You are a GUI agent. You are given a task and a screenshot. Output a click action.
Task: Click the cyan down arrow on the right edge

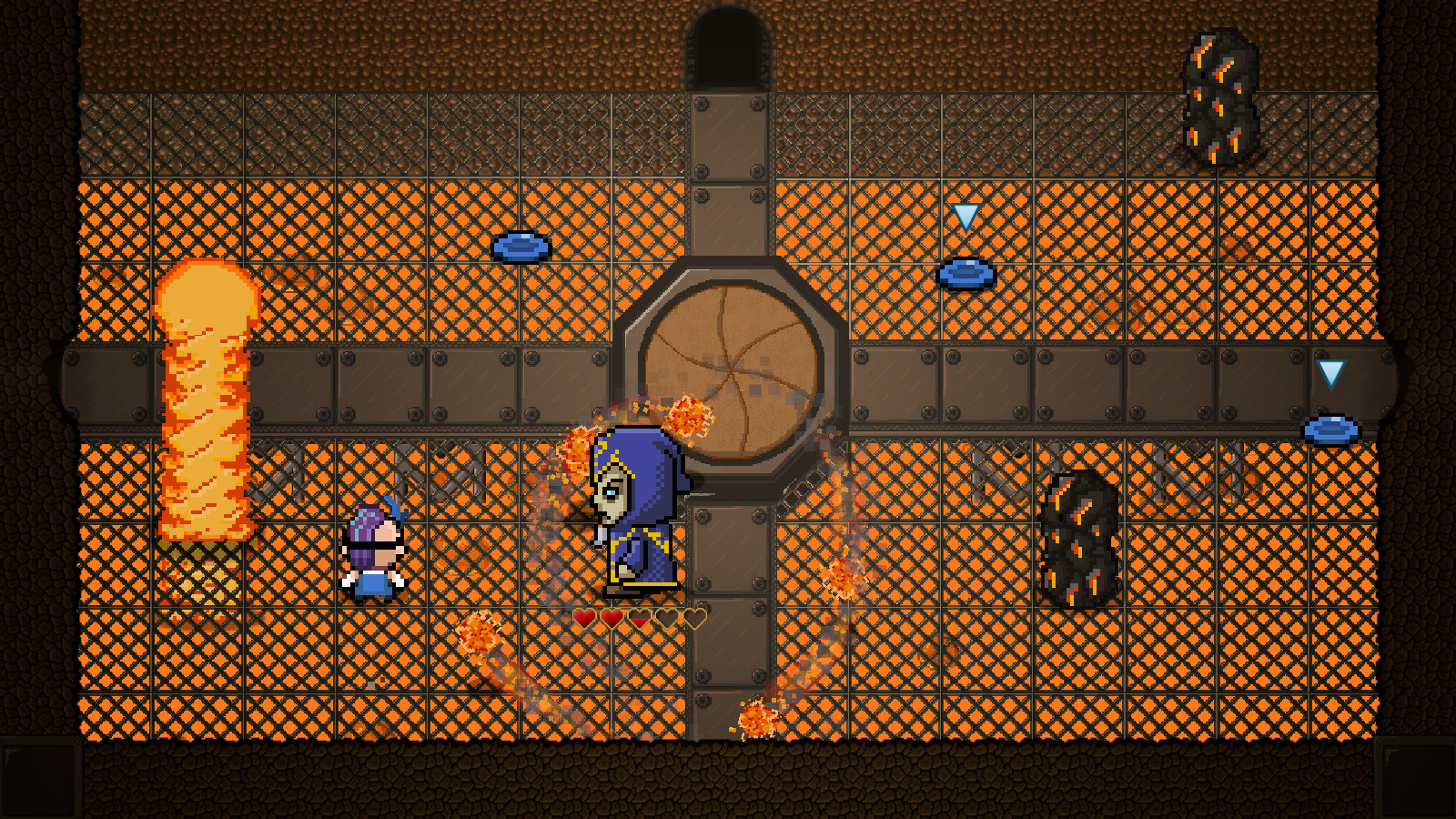point(1330,373)
